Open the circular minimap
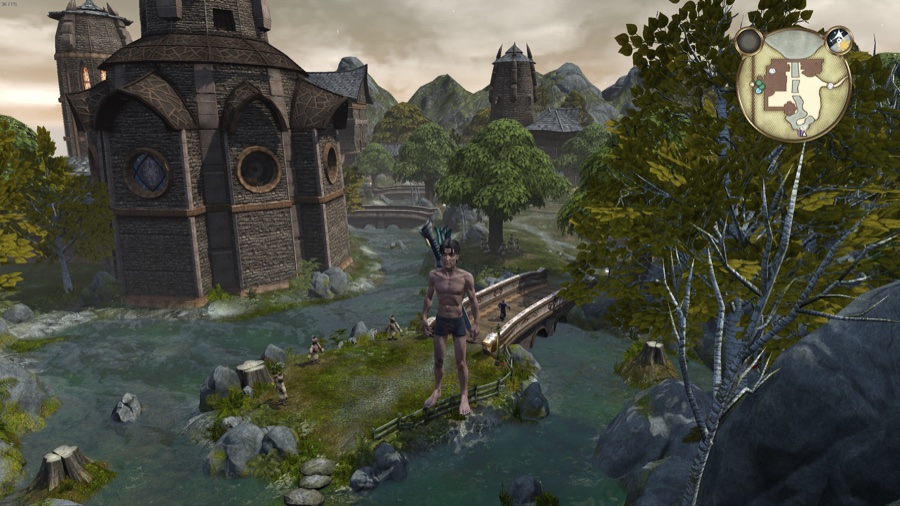 (x=793, y=87)
